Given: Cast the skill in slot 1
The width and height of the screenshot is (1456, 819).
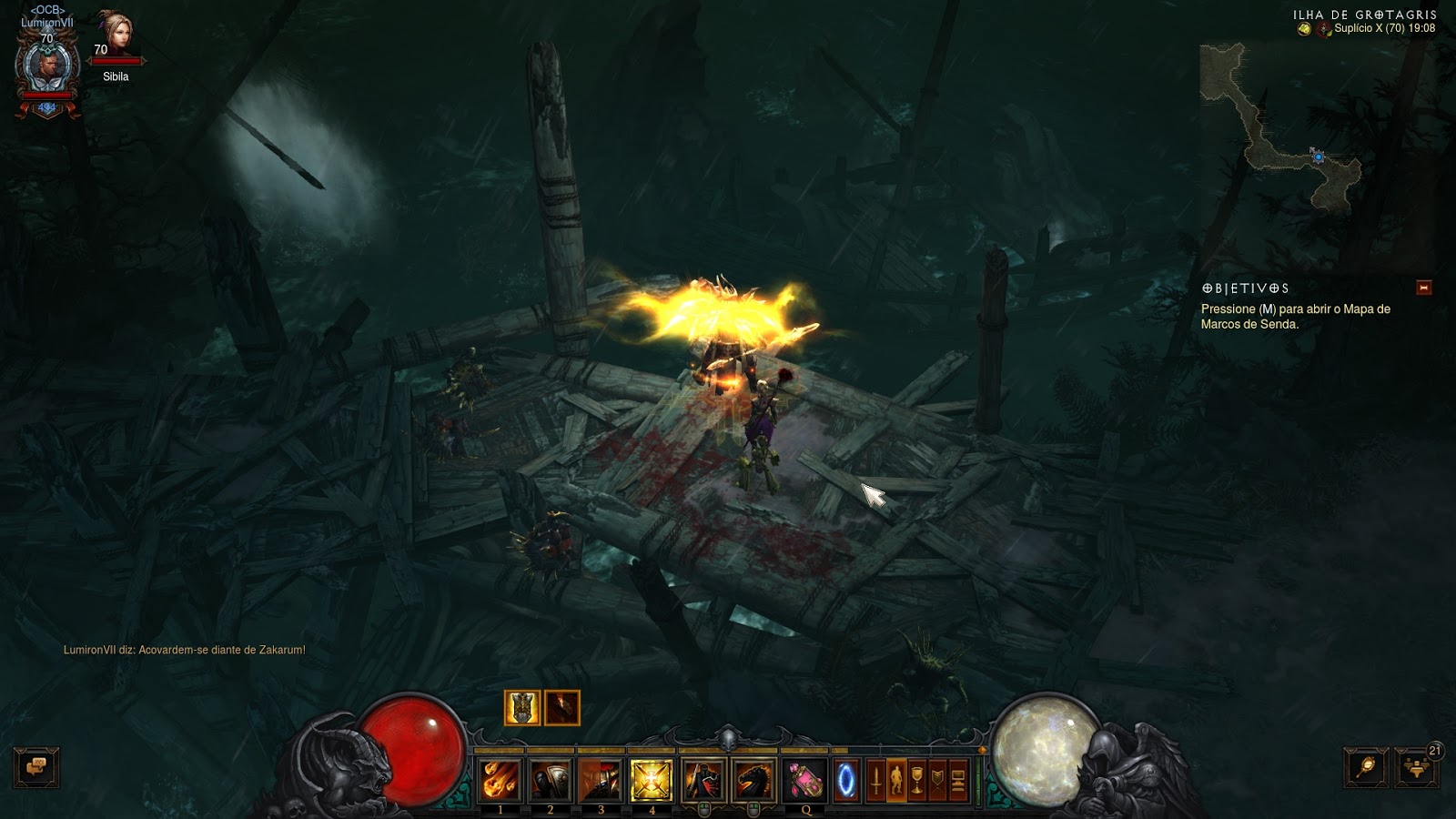Looking at the screenshot, I should coord(499,780).
